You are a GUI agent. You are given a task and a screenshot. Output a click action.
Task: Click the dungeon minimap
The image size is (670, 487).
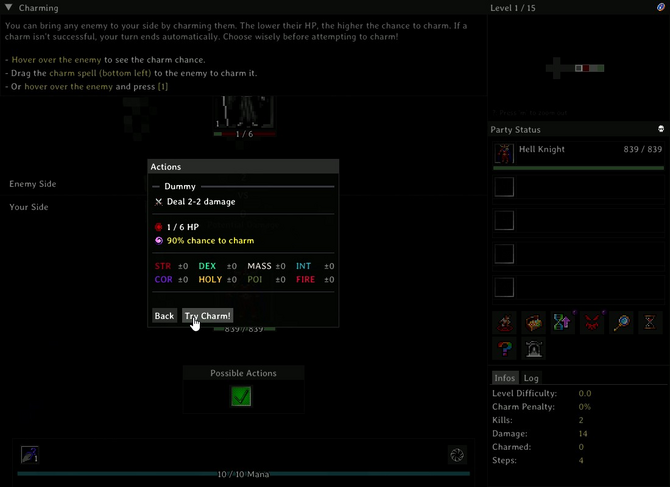578,68
